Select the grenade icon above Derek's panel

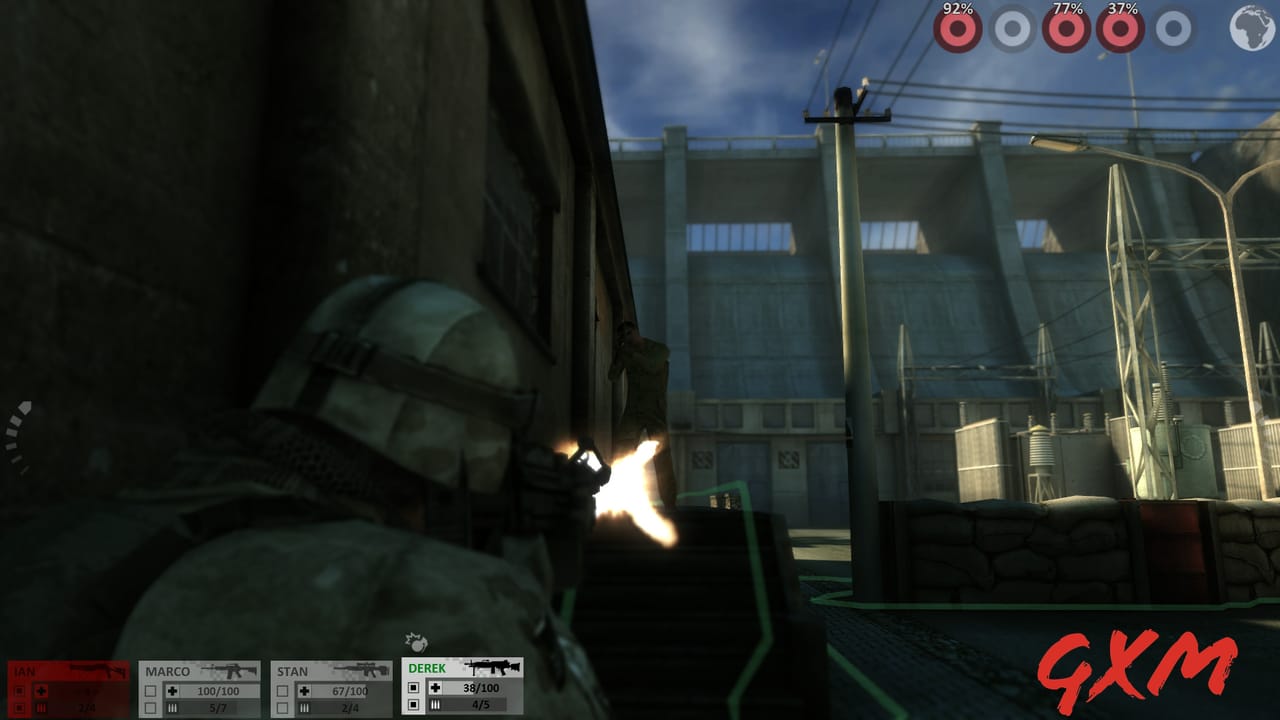tap(415, 645)
